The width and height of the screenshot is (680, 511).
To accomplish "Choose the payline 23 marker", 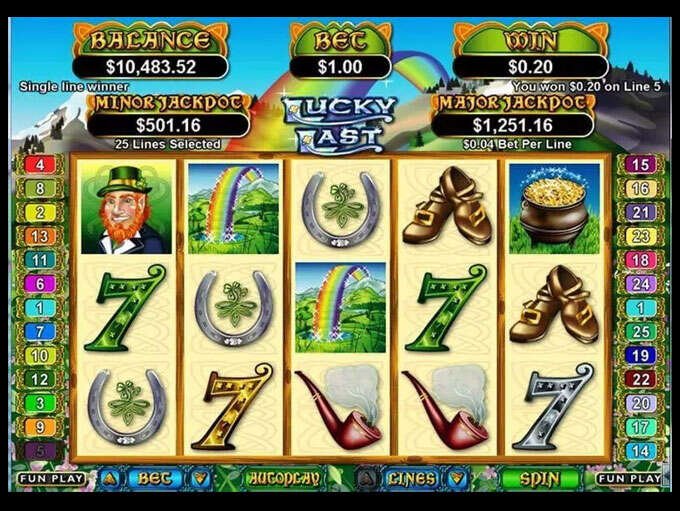I will pos(640,236).
